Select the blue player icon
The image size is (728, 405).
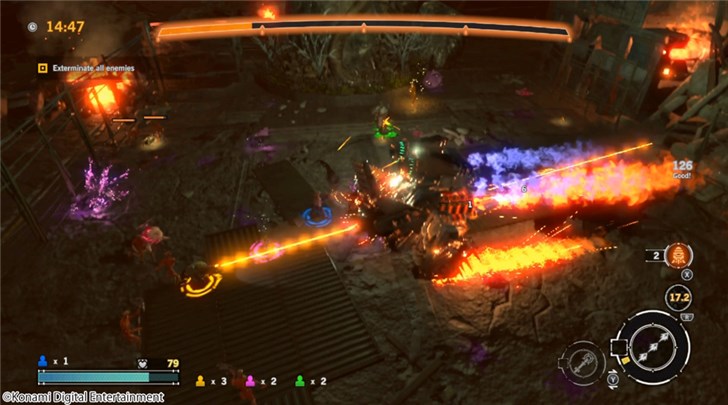point(42,360)
